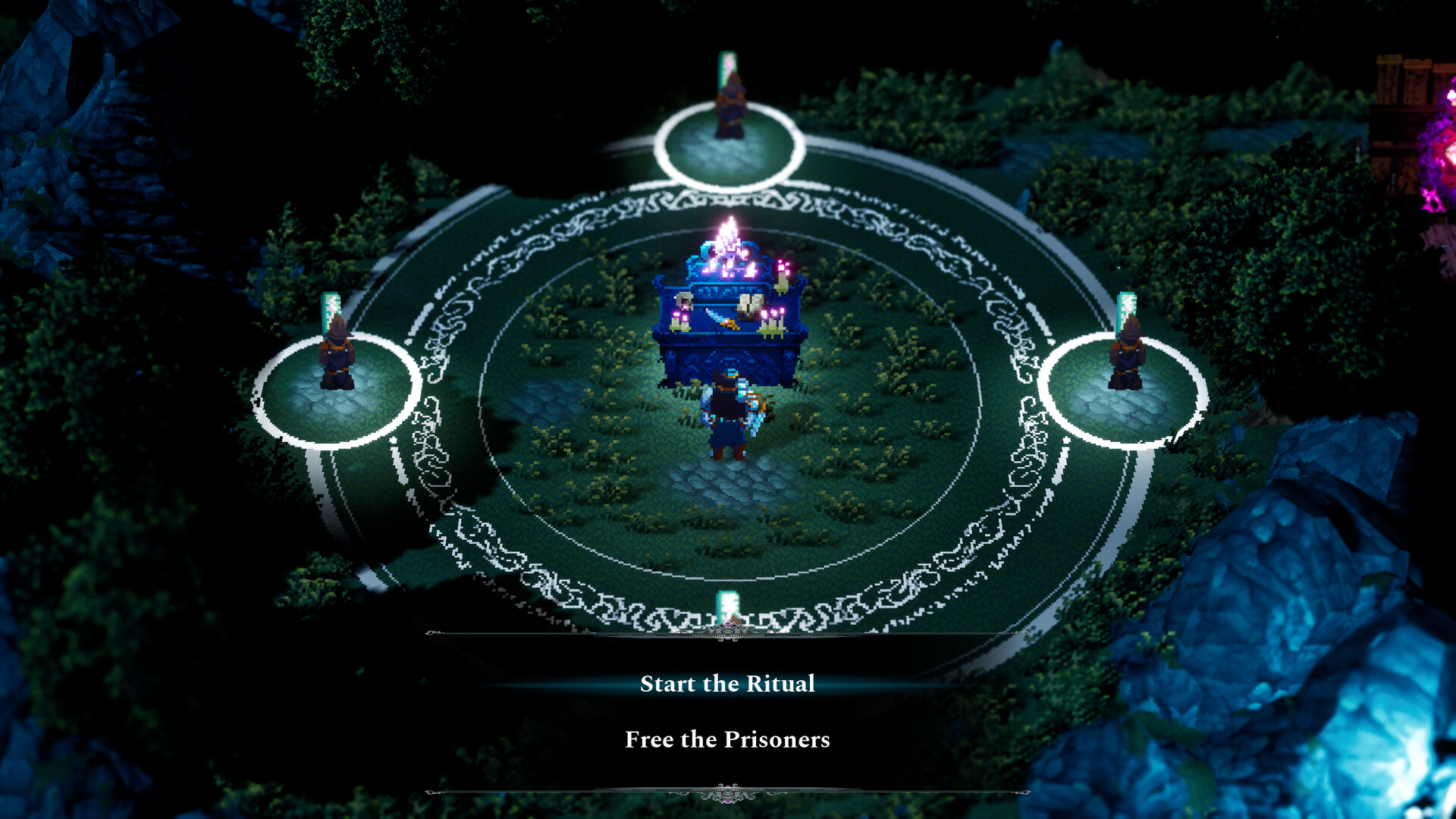
Task: Select the Start the Ritual option
Action: tap(728, 683)
